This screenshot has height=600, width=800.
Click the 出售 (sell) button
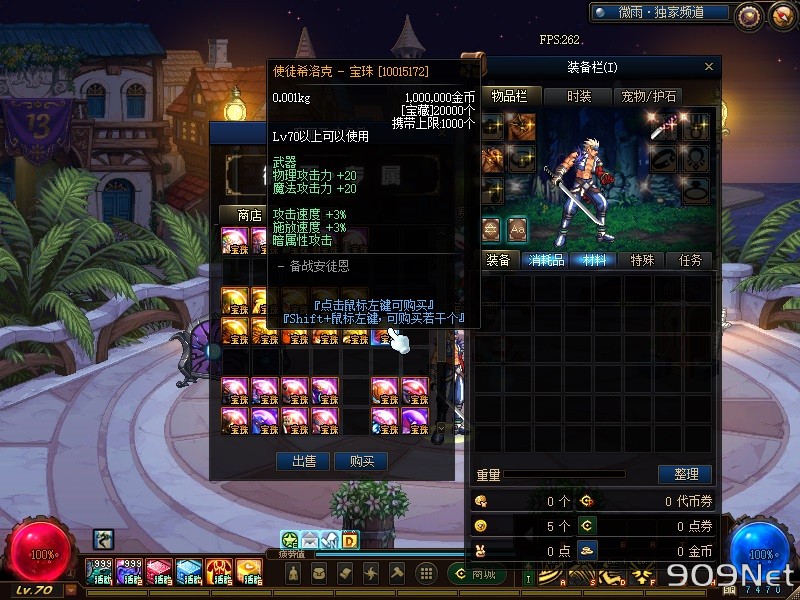pos(303,461)
